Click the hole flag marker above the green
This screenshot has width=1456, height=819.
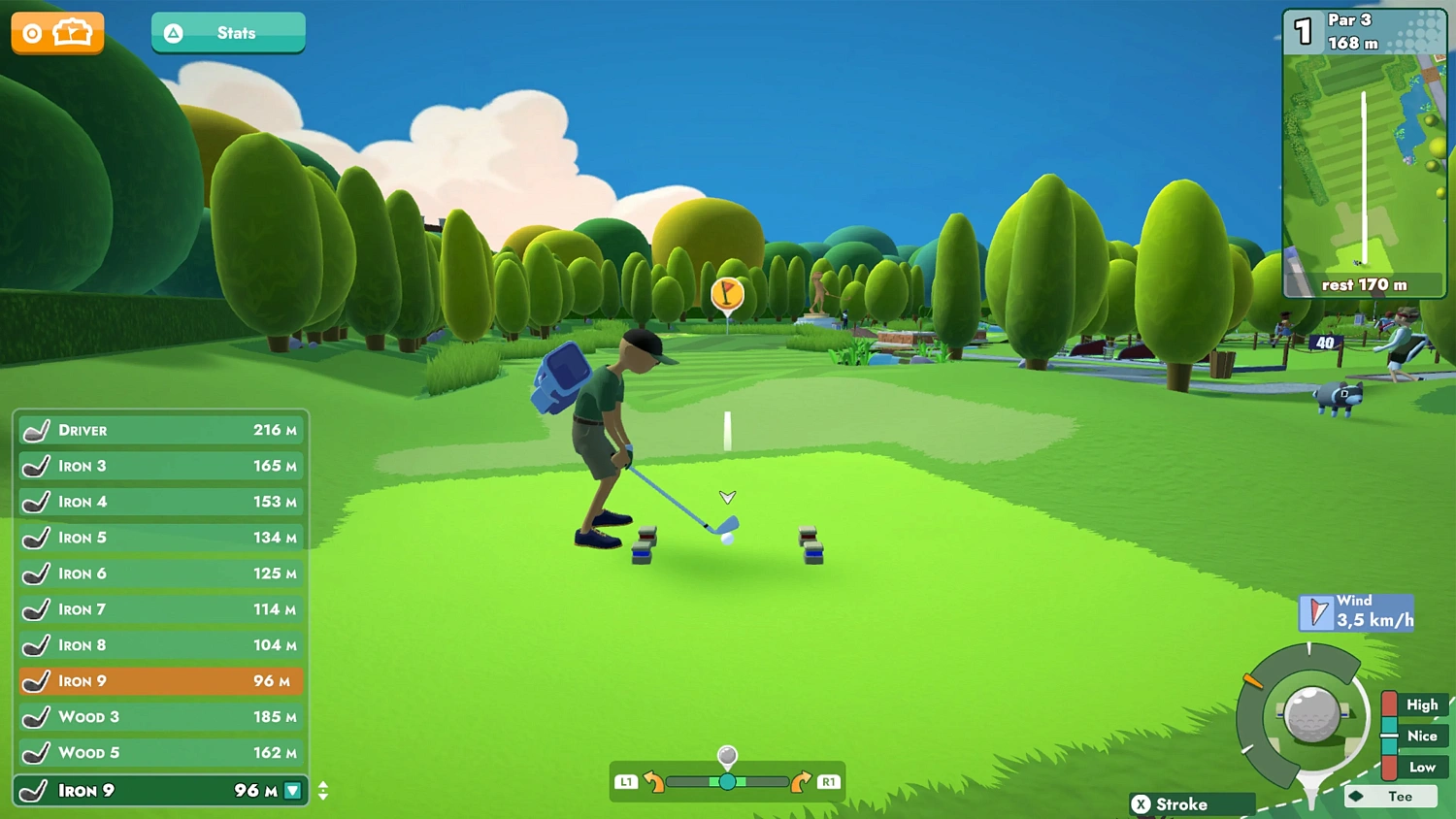[726, 294]
